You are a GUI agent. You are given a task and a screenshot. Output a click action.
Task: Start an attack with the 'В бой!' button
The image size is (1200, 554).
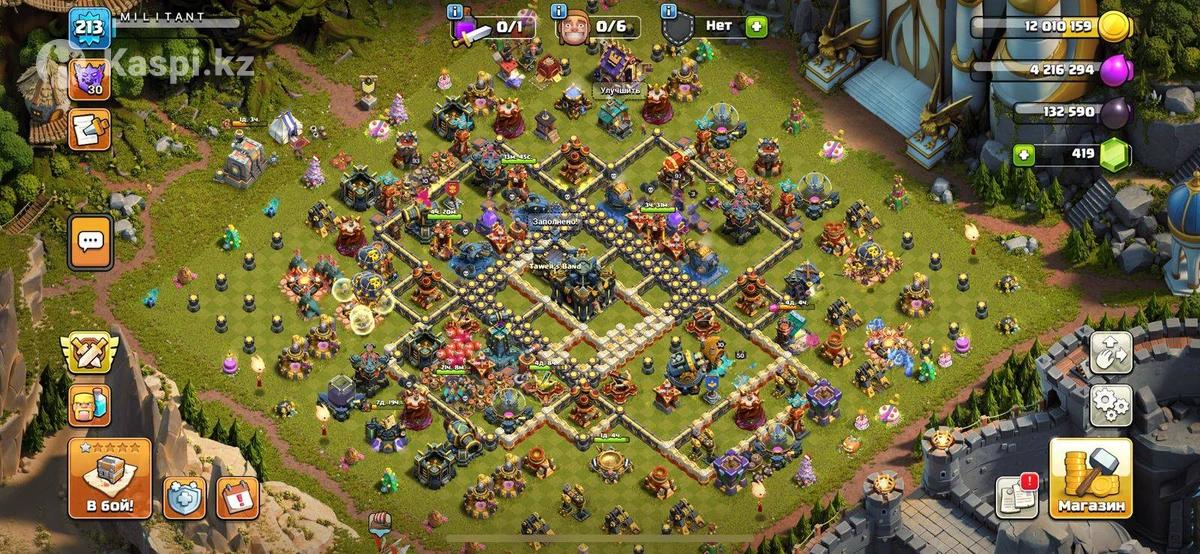[x=110, y=478]
